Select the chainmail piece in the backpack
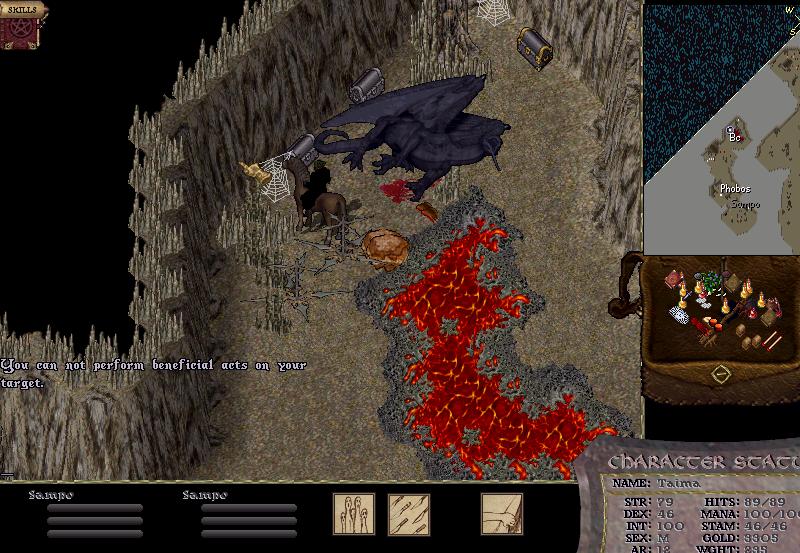Screen dimensions: 800x553 (x=680, y=316)
